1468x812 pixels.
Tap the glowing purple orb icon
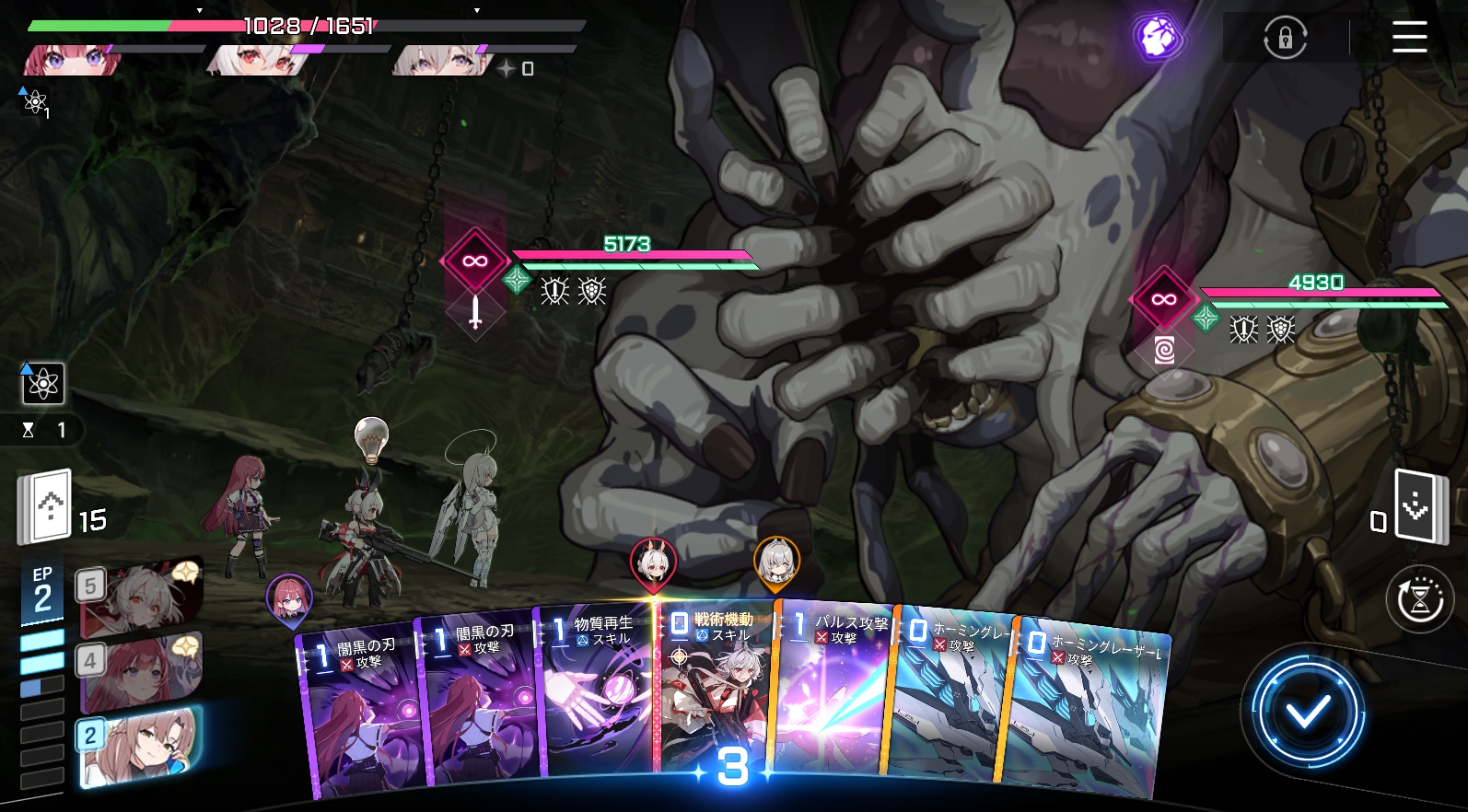(1157, 38)
